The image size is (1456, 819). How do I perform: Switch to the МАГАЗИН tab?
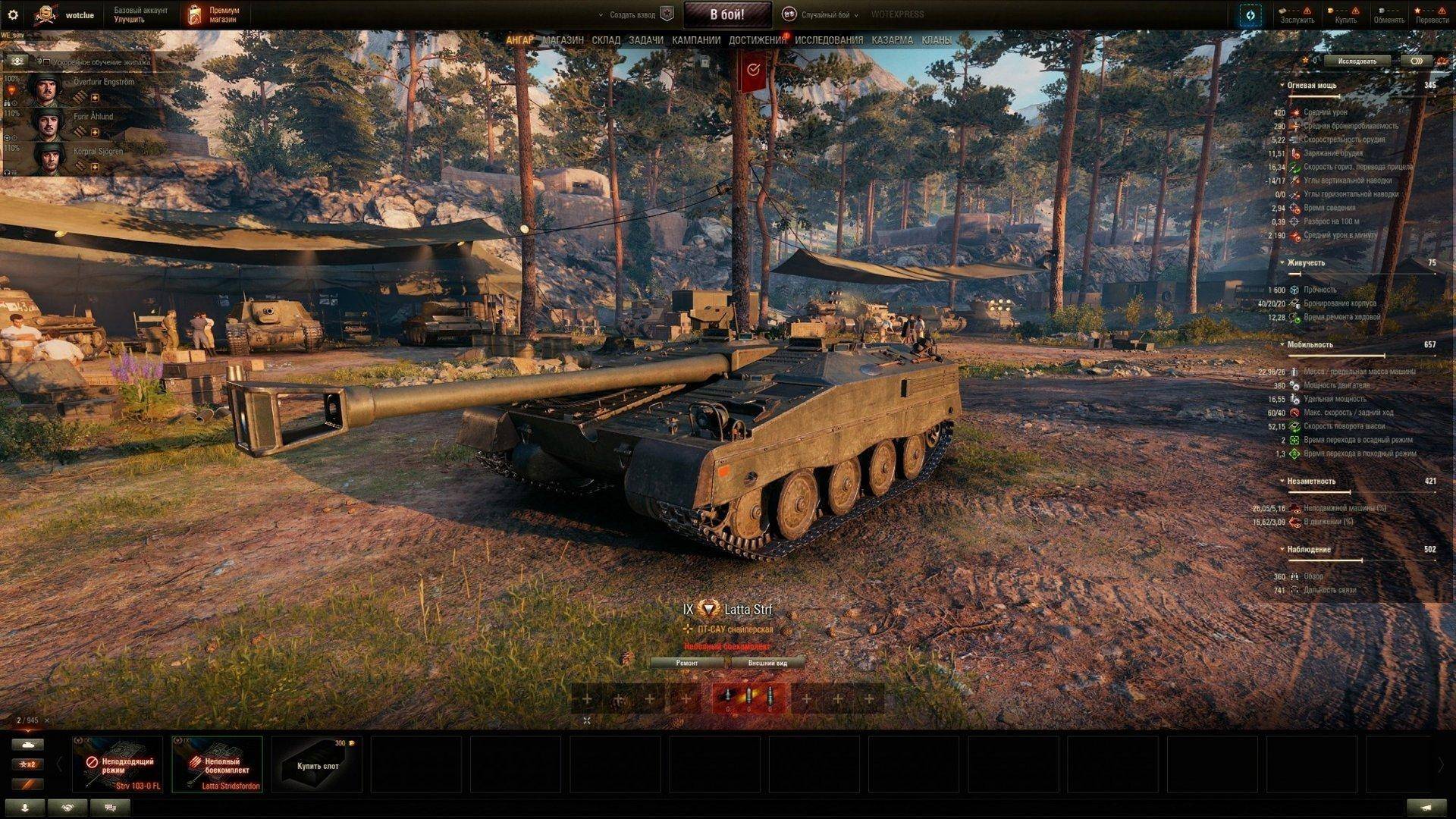click(563, 39)
